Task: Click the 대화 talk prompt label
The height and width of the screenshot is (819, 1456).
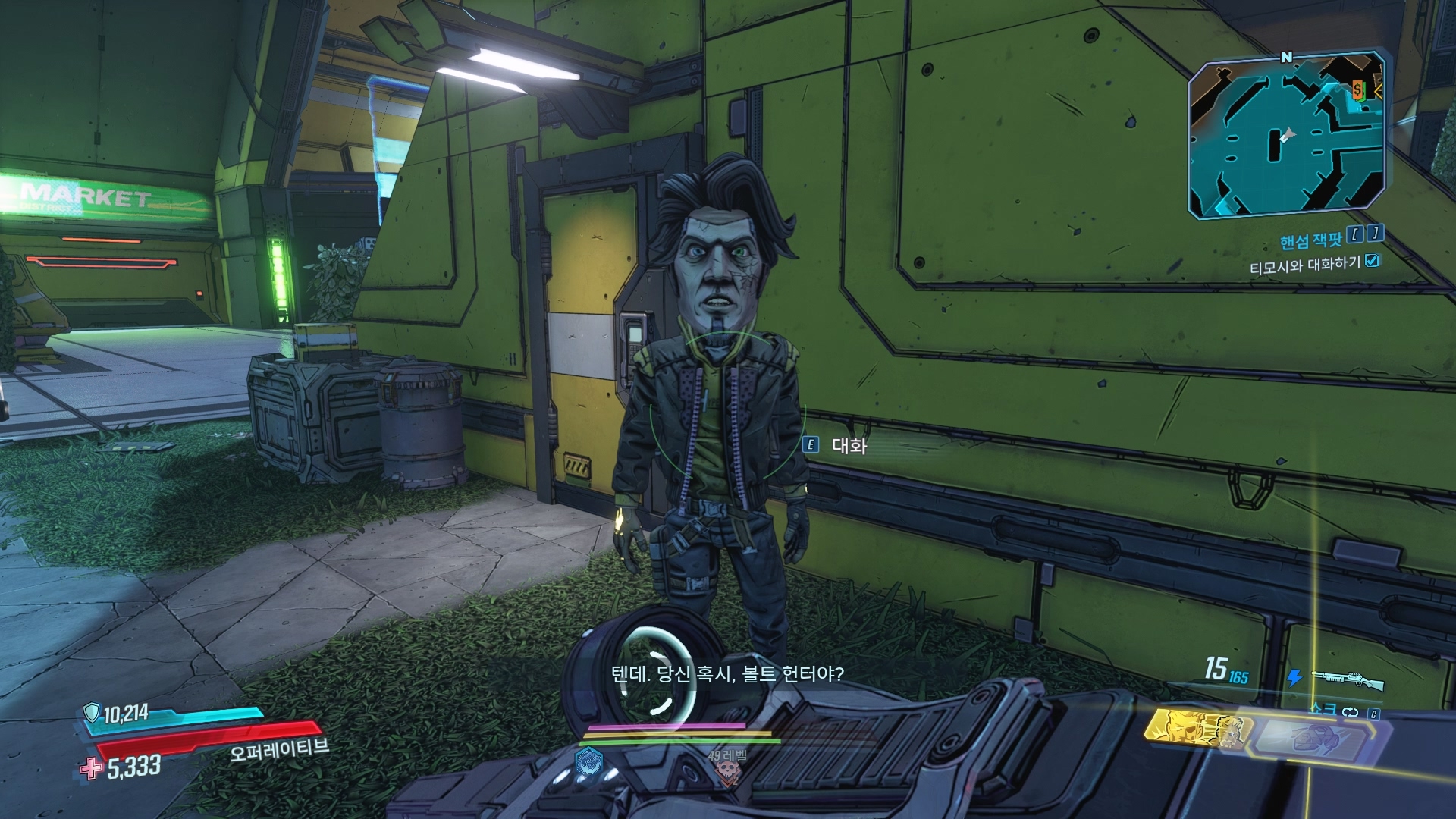Action: (849, 446)
